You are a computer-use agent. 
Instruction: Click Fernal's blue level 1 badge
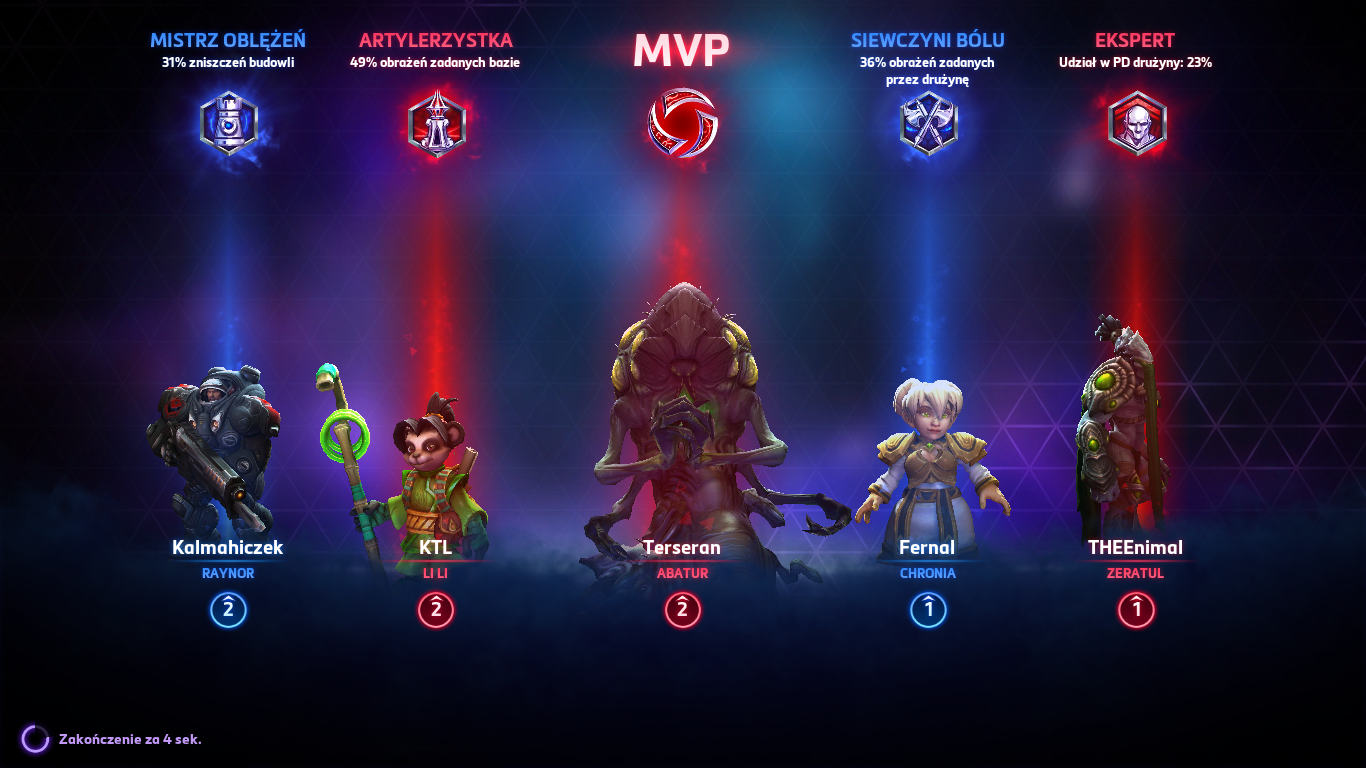click(927, 611)
